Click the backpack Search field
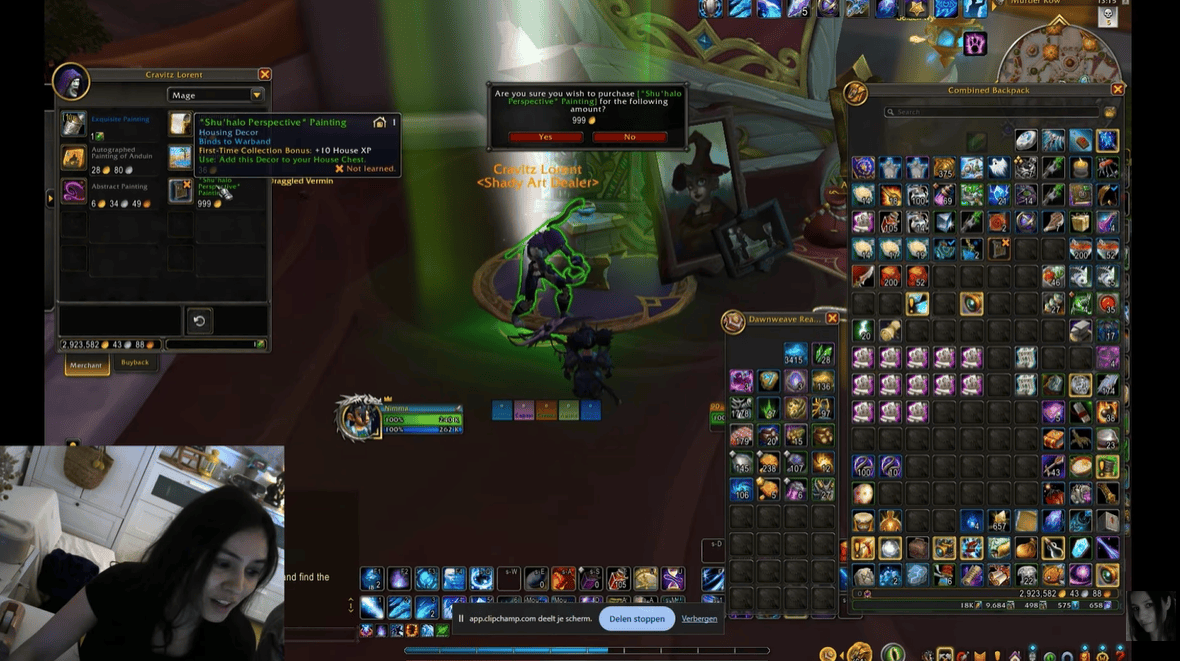 990,112
